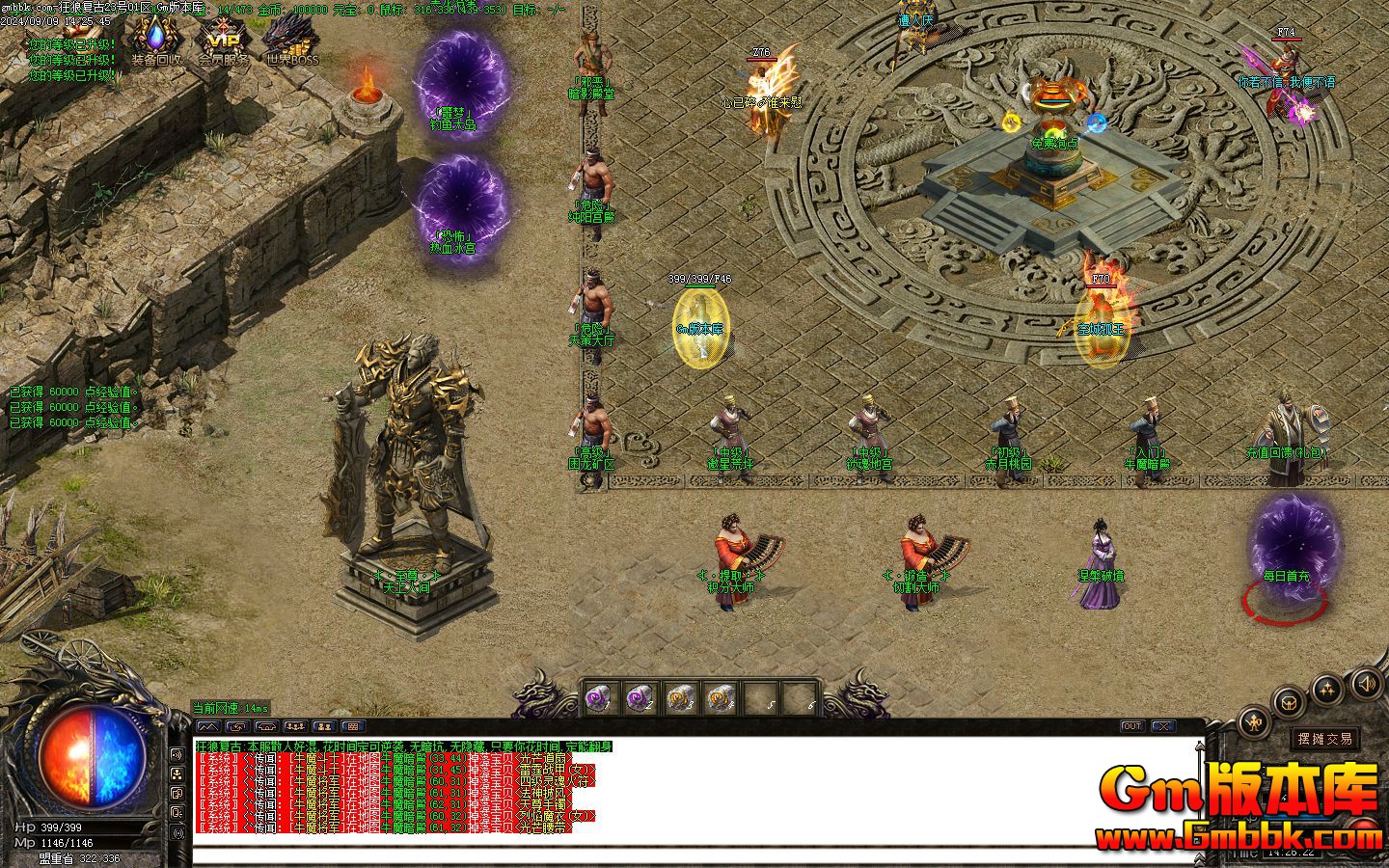Use the orange scroll in hotbar slot 4
The image size is (1389, 868).
pos(720,698)
